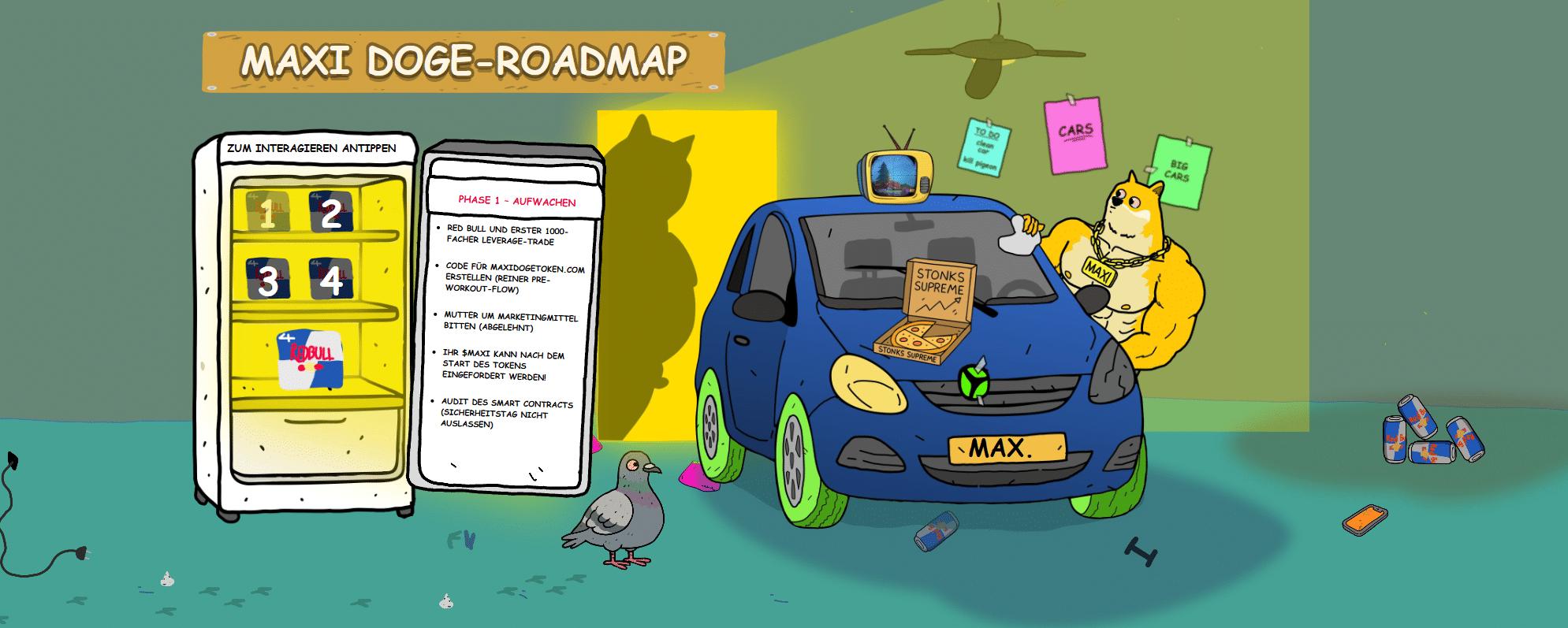Screen dimensions: 1568x628
Task: Choose phase 4 can in fridge
Action: click(331, 280)
